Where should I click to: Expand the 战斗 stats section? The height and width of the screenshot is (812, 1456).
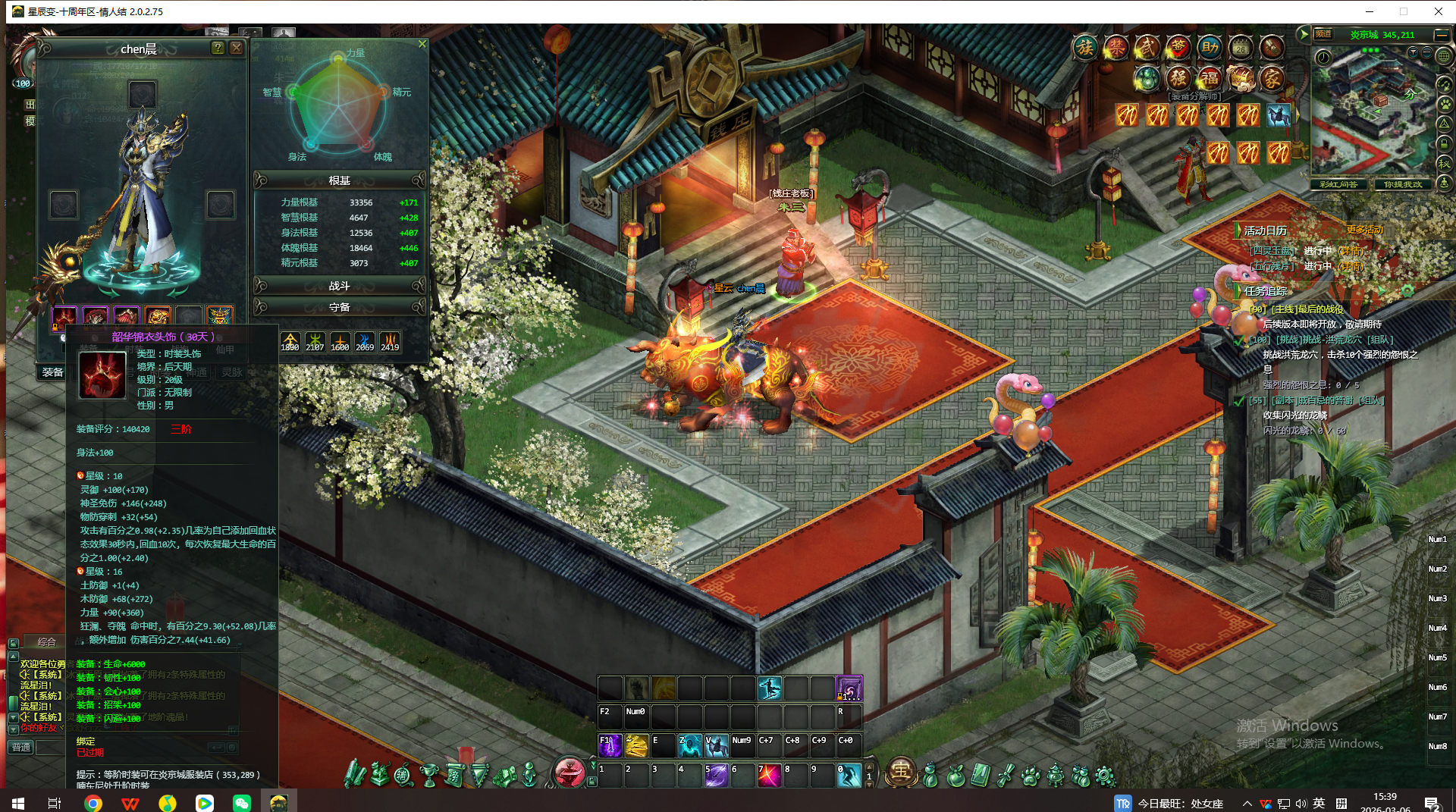pos(339,286)
